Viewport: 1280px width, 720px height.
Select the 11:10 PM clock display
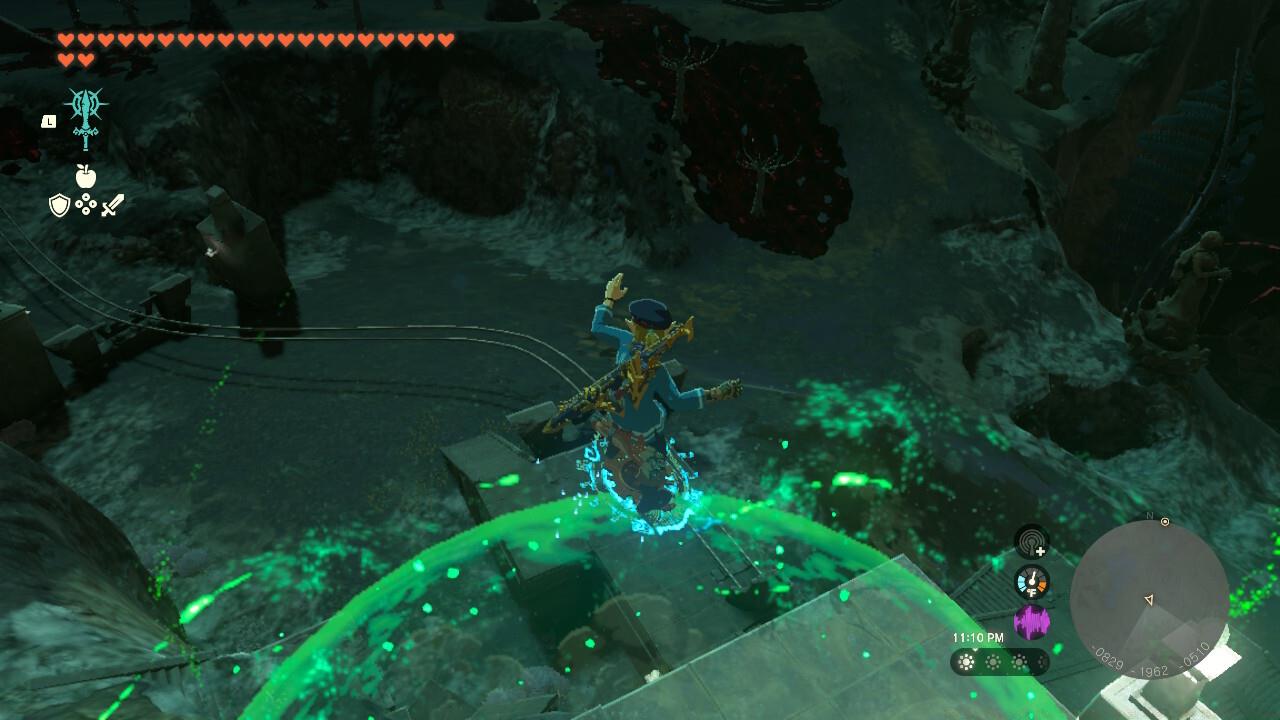tap(978, 636)
